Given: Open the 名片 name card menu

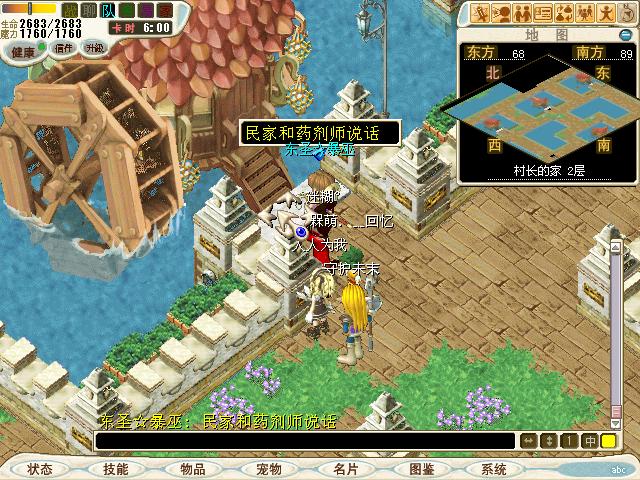Looking at the screenshot, I should (x=345, y=469).
